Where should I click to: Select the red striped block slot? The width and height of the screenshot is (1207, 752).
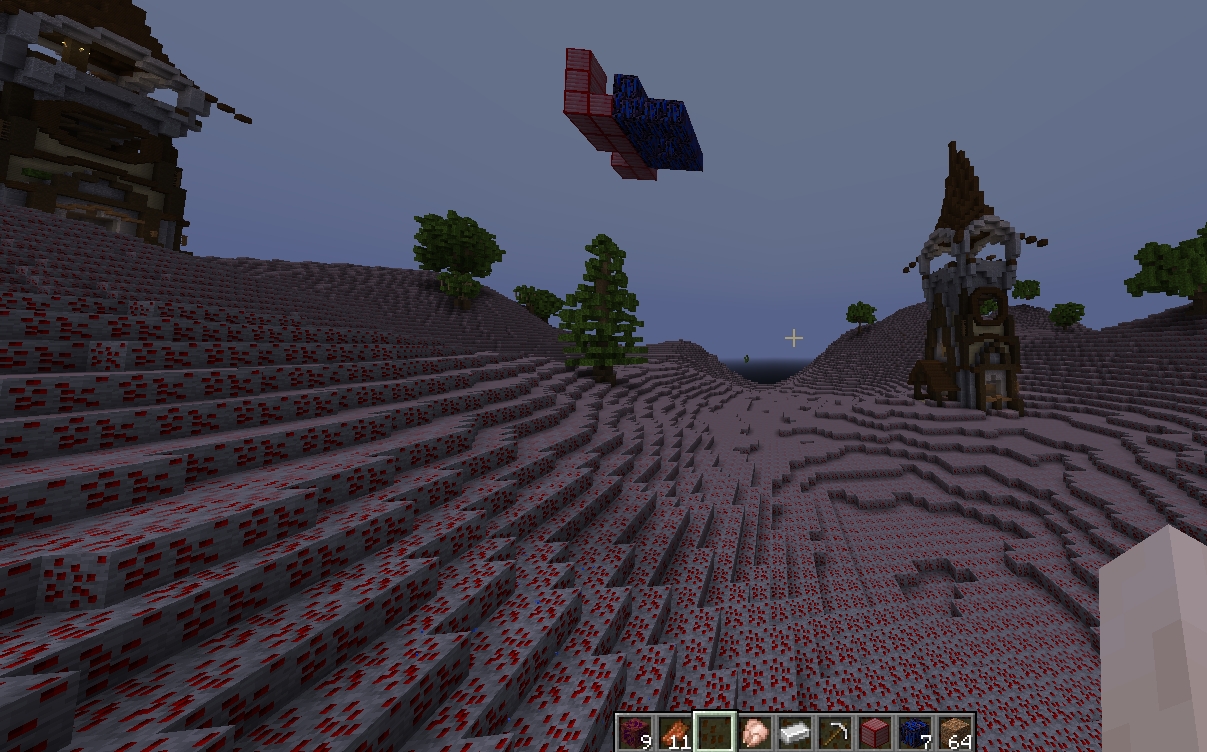875,733
